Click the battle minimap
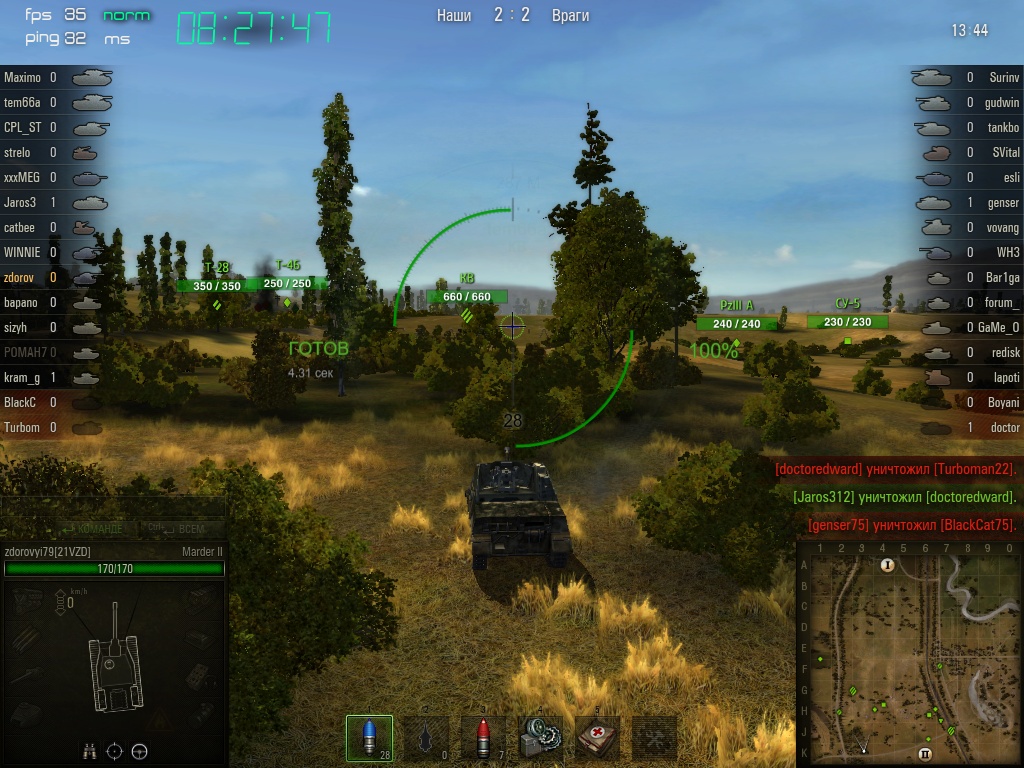 coord(908,652)
